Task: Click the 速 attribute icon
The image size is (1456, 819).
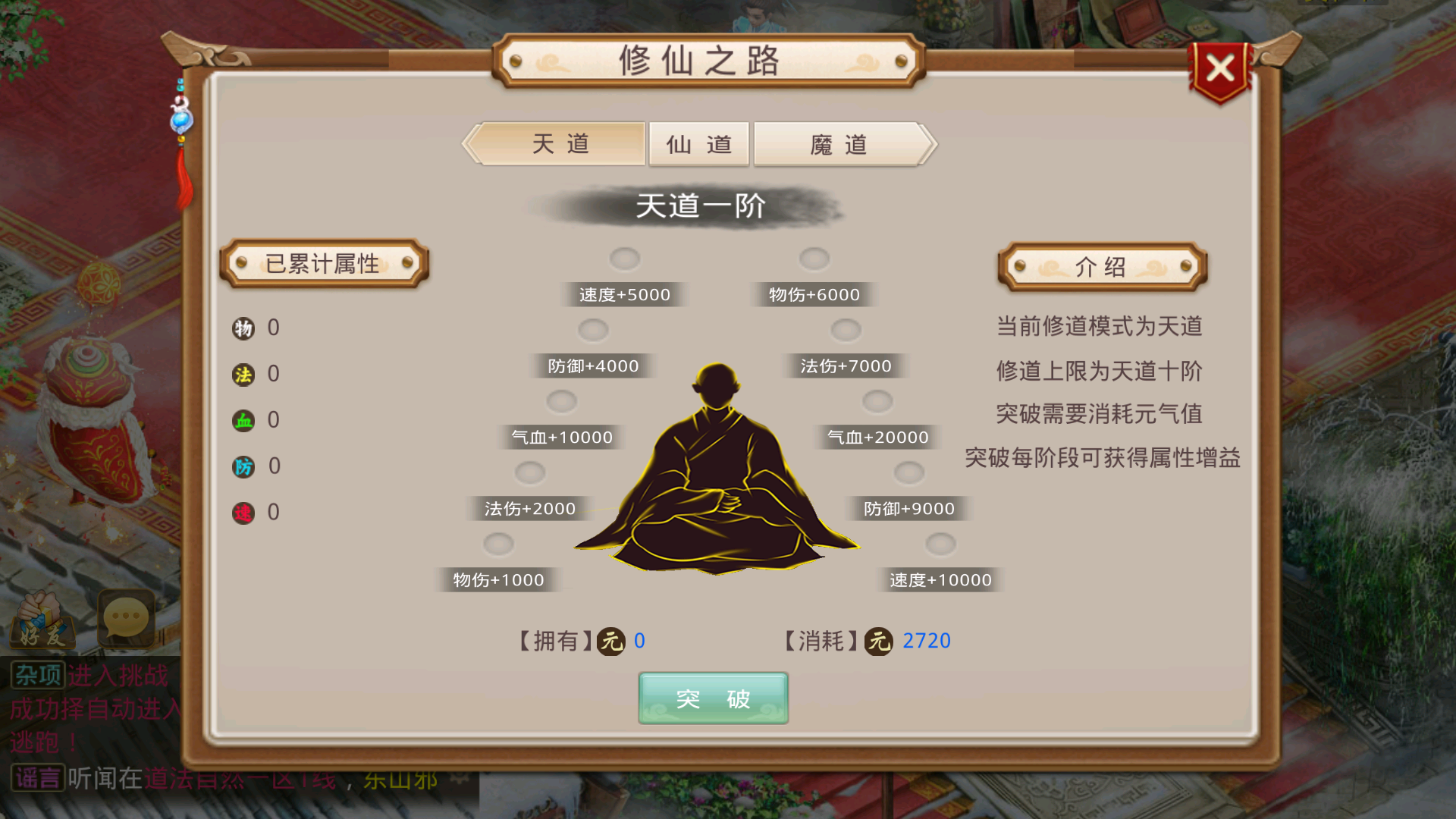Action: (242, 513)
